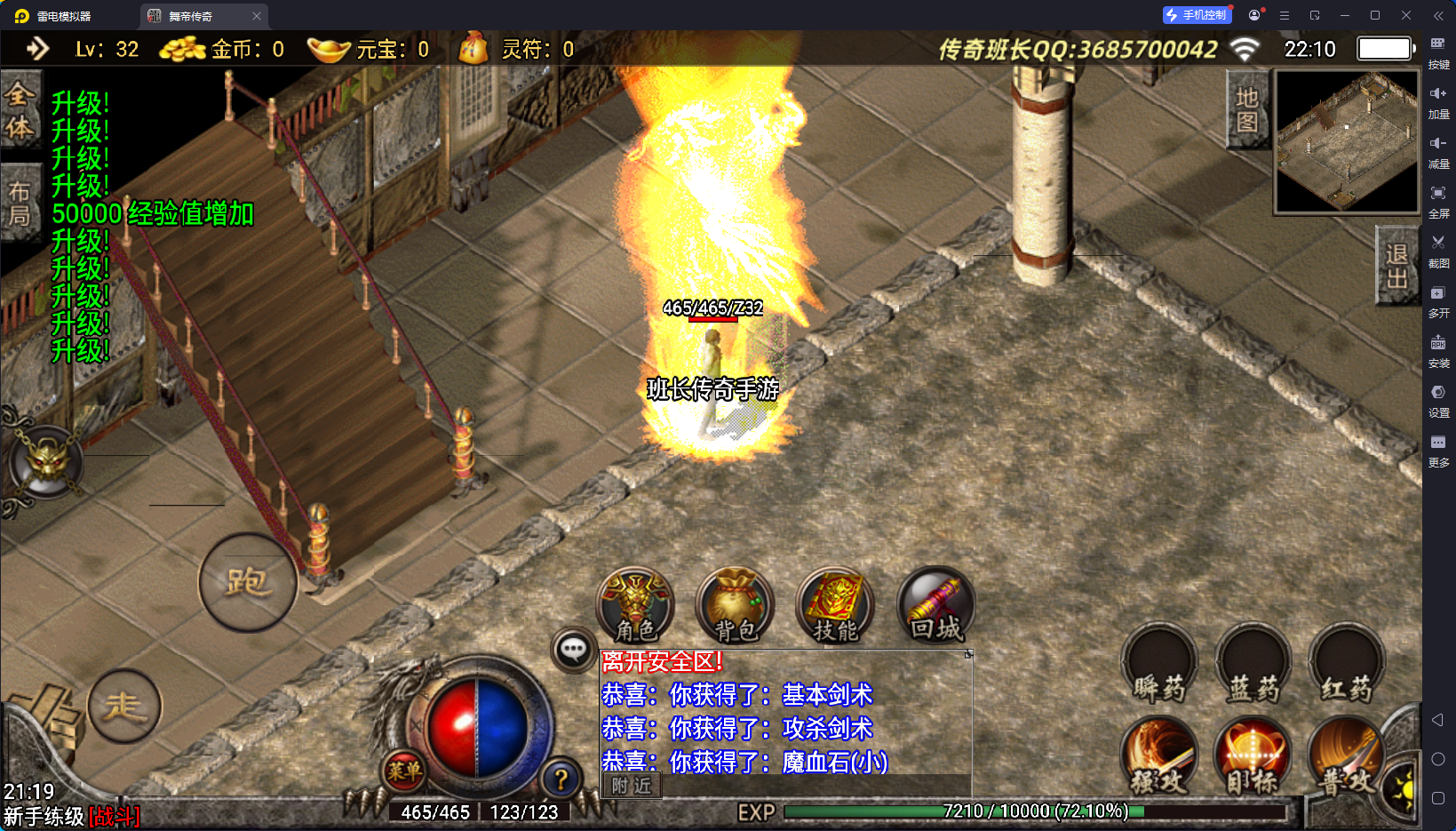Open the 布局 layout tab
The height and width of the screenshot is (831, 1456).
tap(20, 204)
